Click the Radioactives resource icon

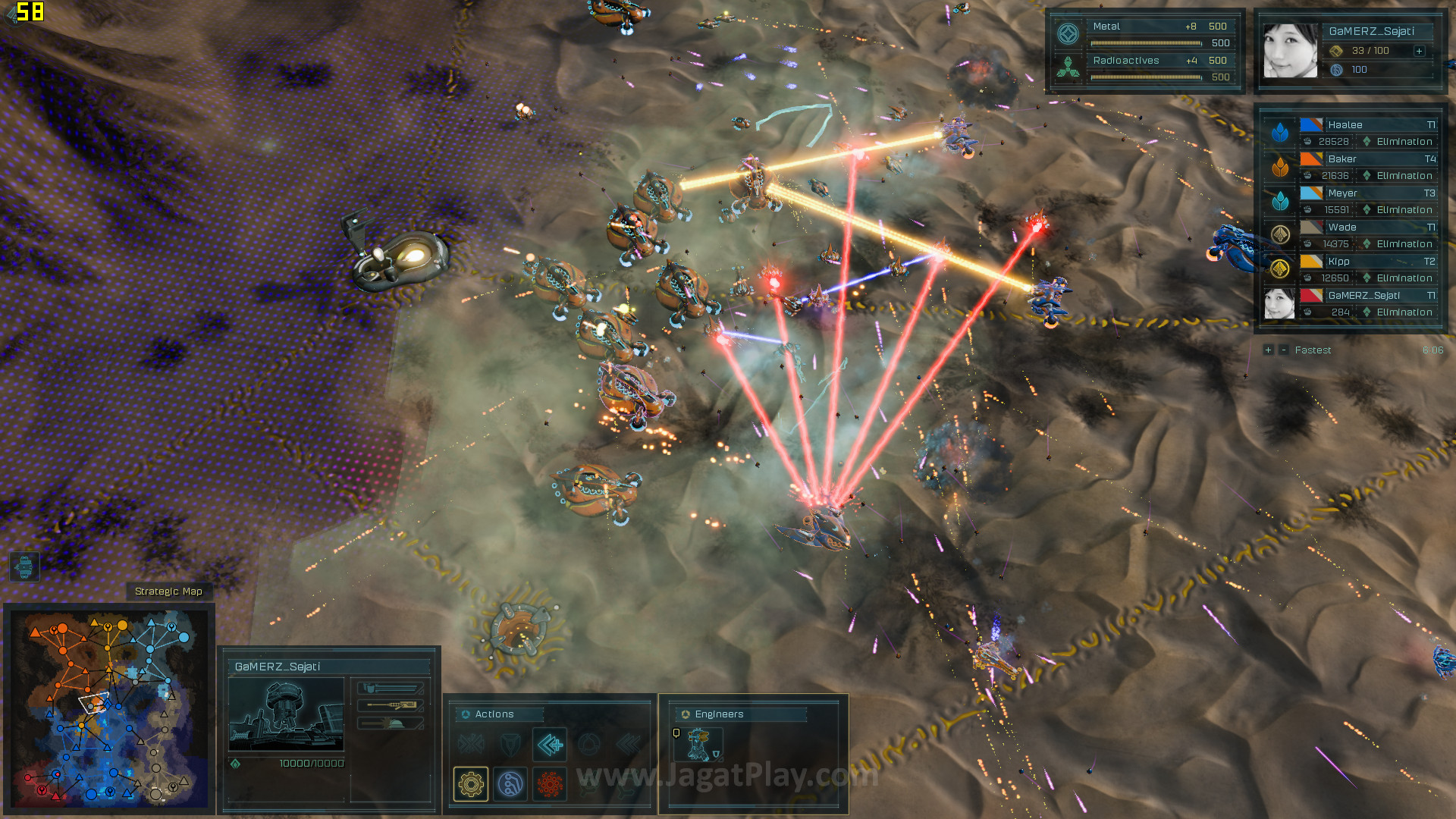coord(1068,68)
